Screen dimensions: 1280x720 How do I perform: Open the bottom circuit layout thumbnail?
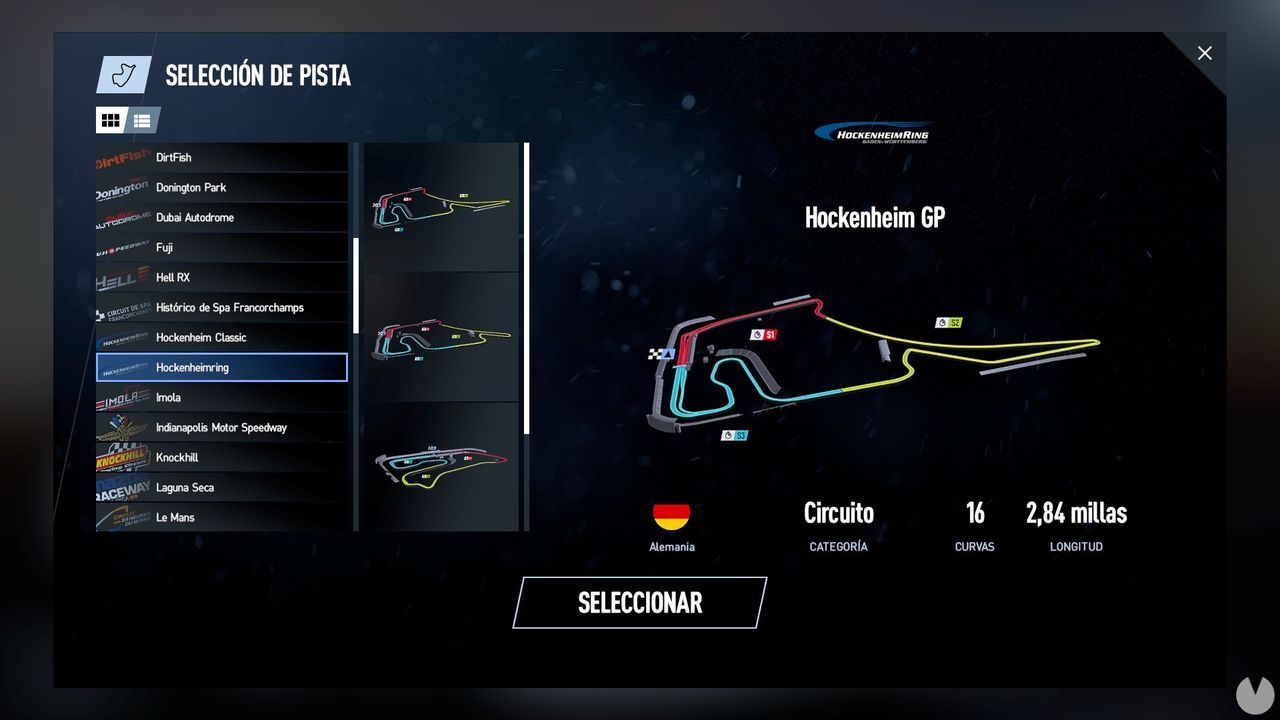point(441,465)
